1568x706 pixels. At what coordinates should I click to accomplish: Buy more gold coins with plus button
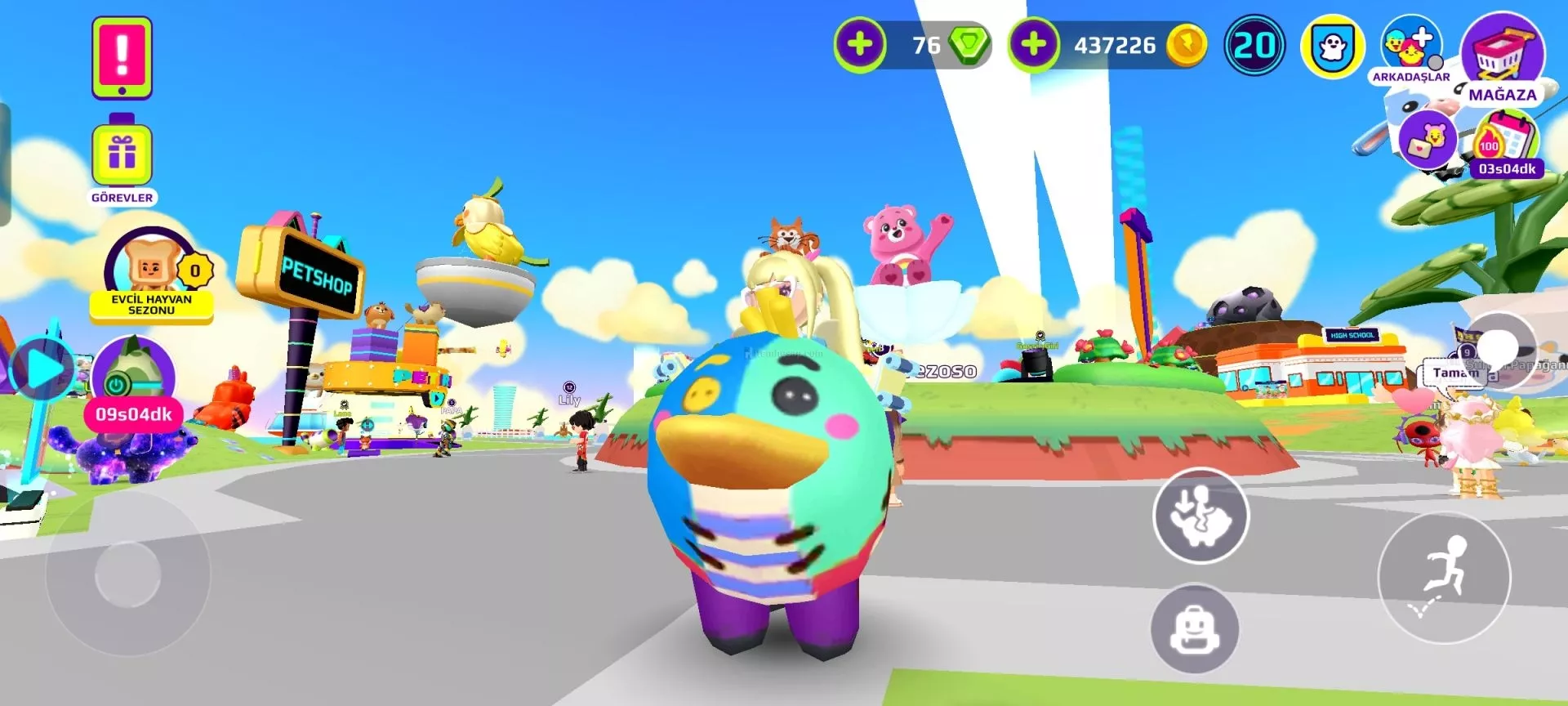pyautogui.click(x=1034, y=44)
